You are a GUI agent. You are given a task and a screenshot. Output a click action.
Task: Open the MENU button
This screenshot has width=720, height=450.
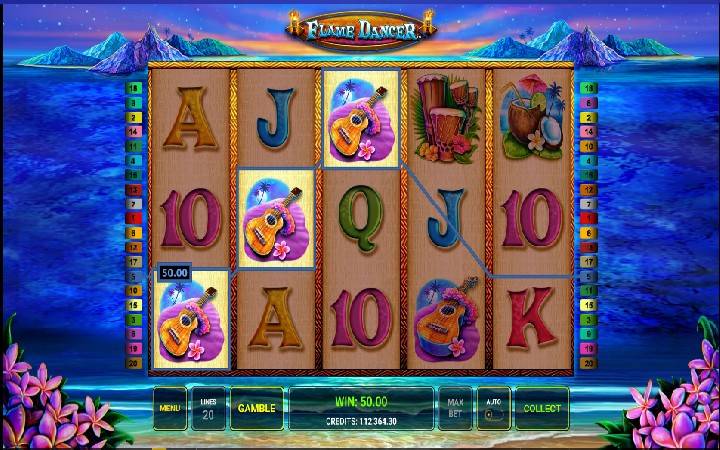click(169, 408)
